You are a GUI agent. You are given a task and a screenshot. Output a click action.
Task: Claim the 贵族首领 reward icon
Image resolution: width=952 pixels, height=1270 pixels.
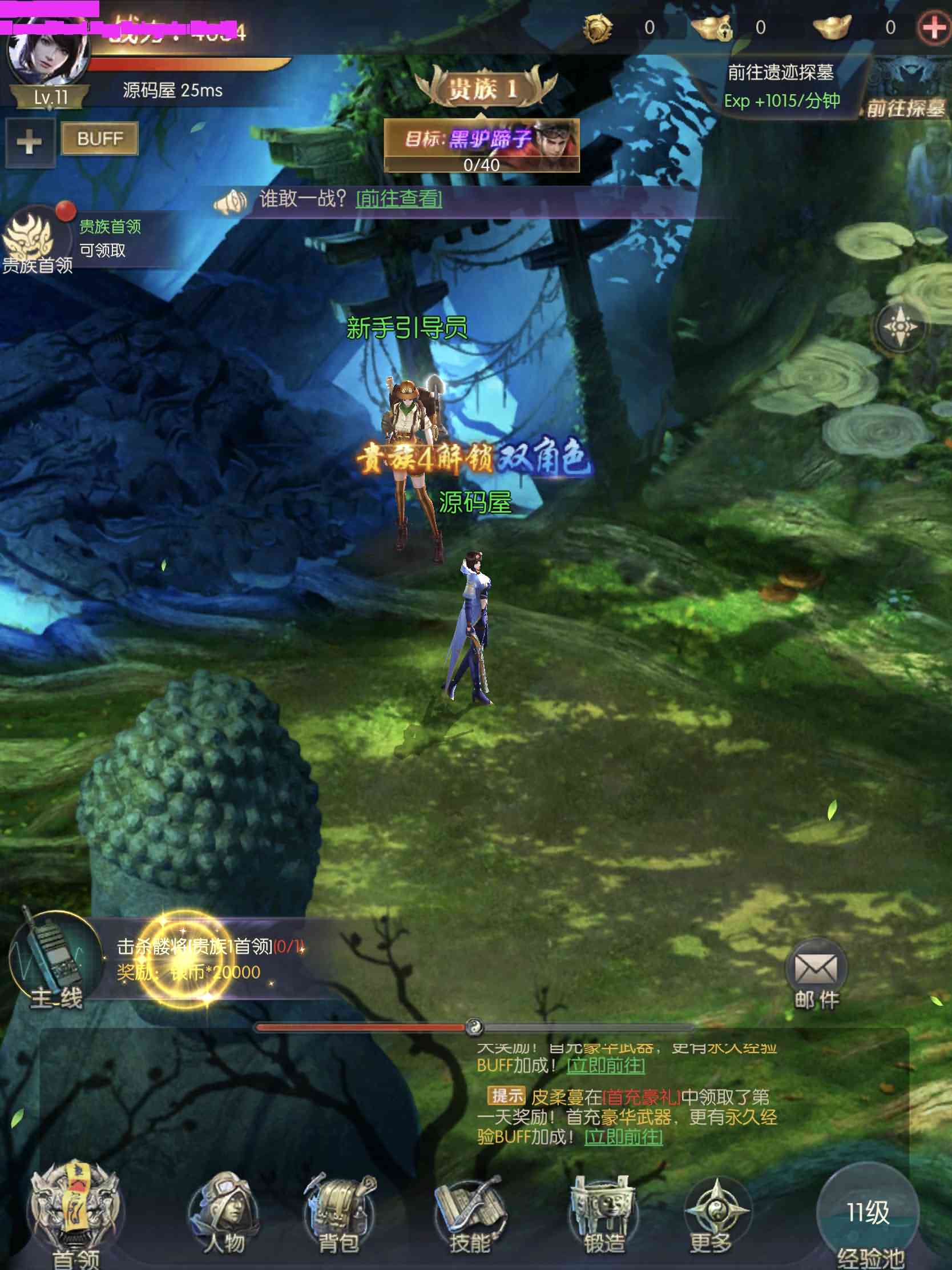(30, 236)
